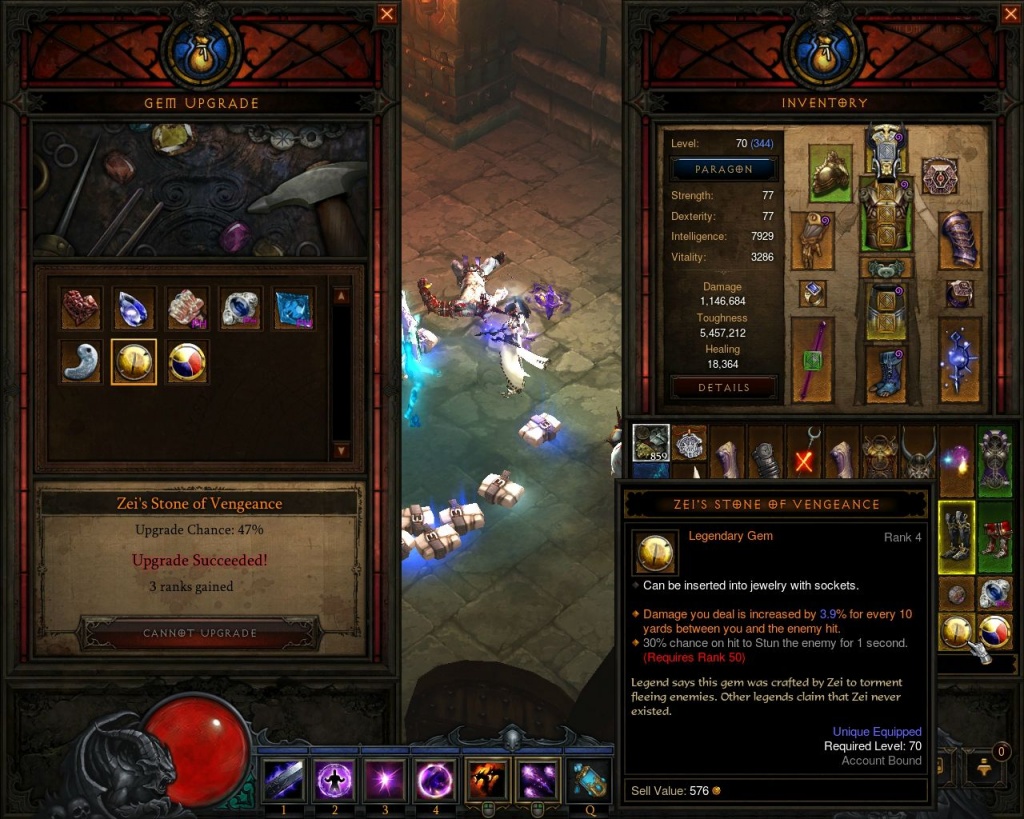Open the Paragon points window
Viewport: 1024px width, 819px height.
724,169
